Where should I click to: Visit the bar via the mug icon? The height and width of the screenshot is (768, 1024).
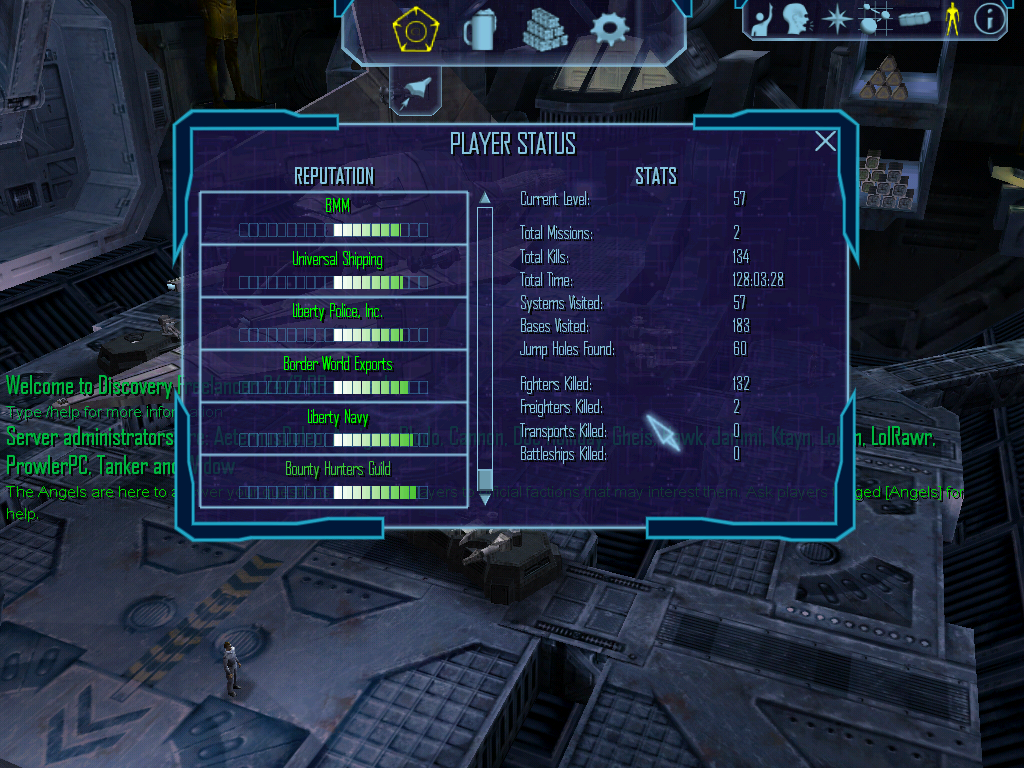click(479, 31)
